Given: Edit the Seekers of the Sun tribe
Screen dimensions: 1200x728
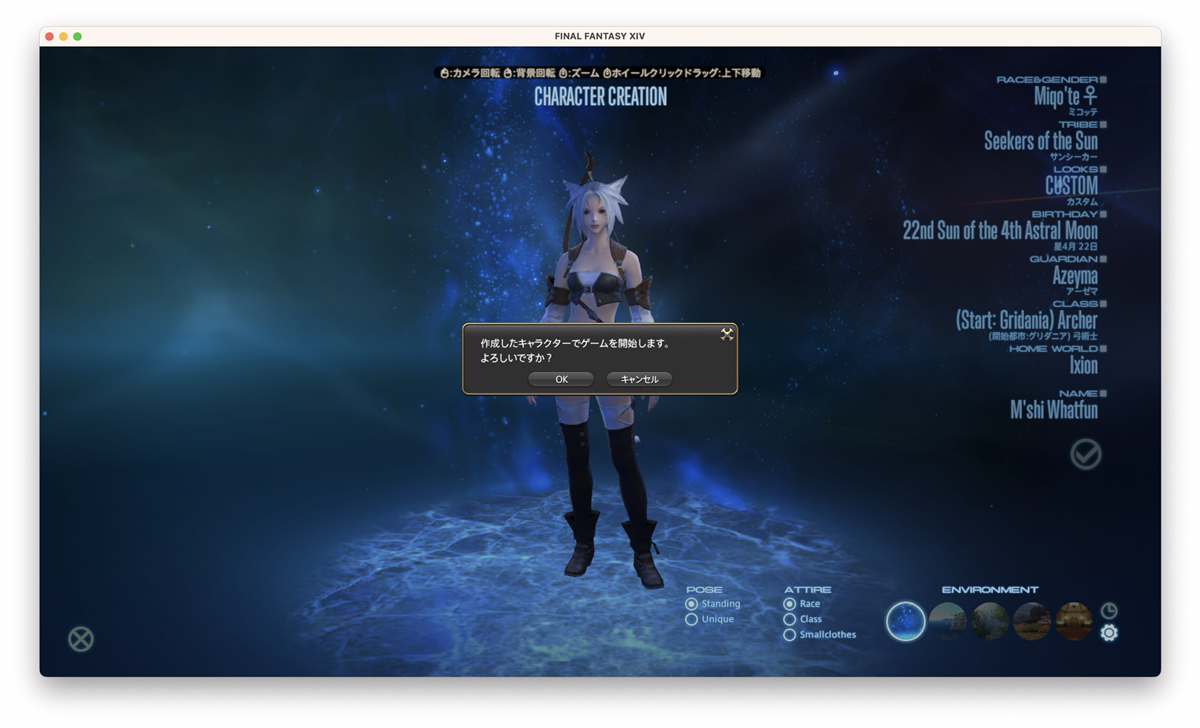Looking at the screenshot, I should pos(1040,141).
